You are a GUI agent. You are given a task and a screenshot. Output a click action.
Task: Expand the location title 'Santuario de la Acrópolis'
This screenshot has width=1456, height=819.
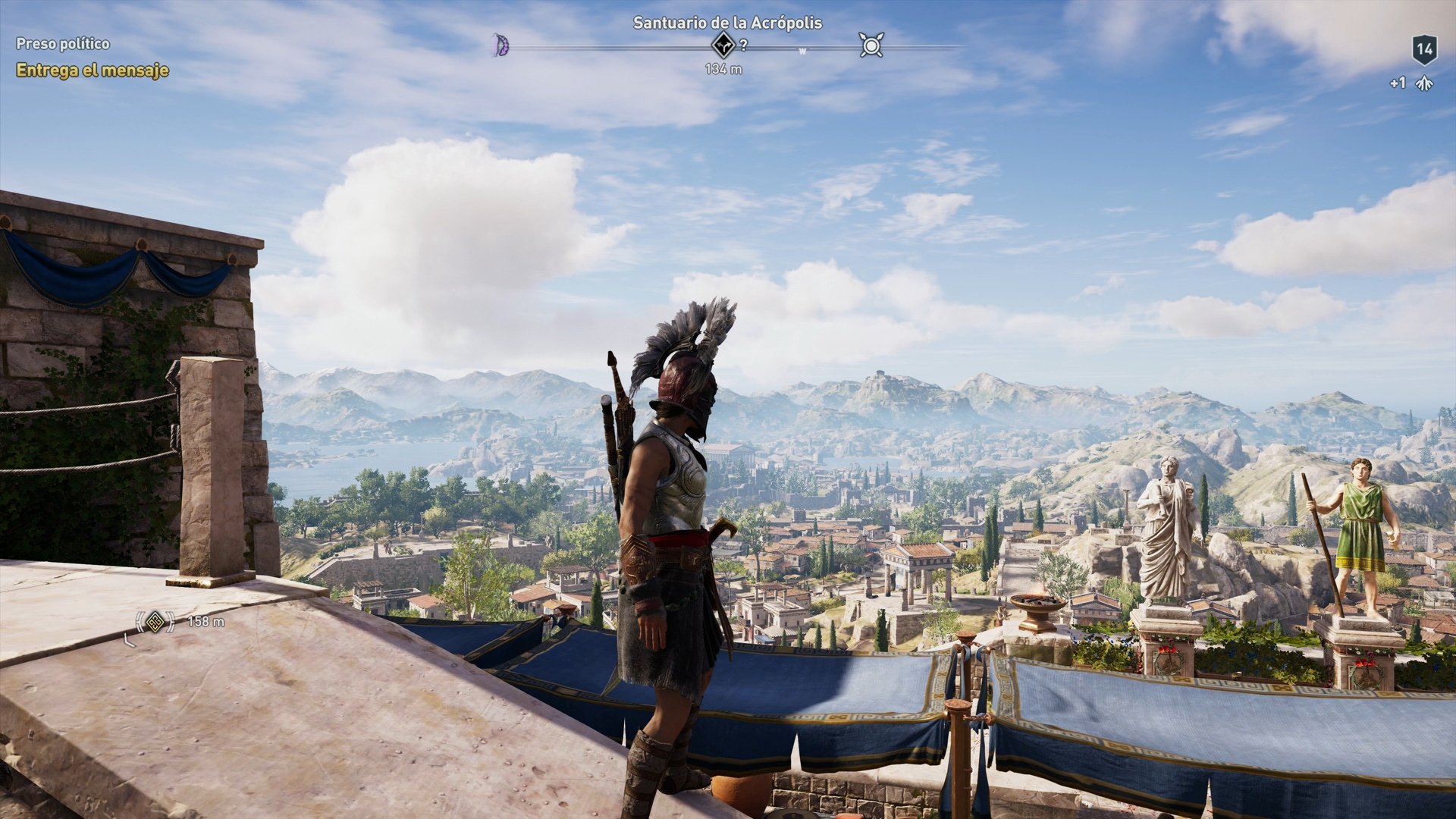coord(727,23)
